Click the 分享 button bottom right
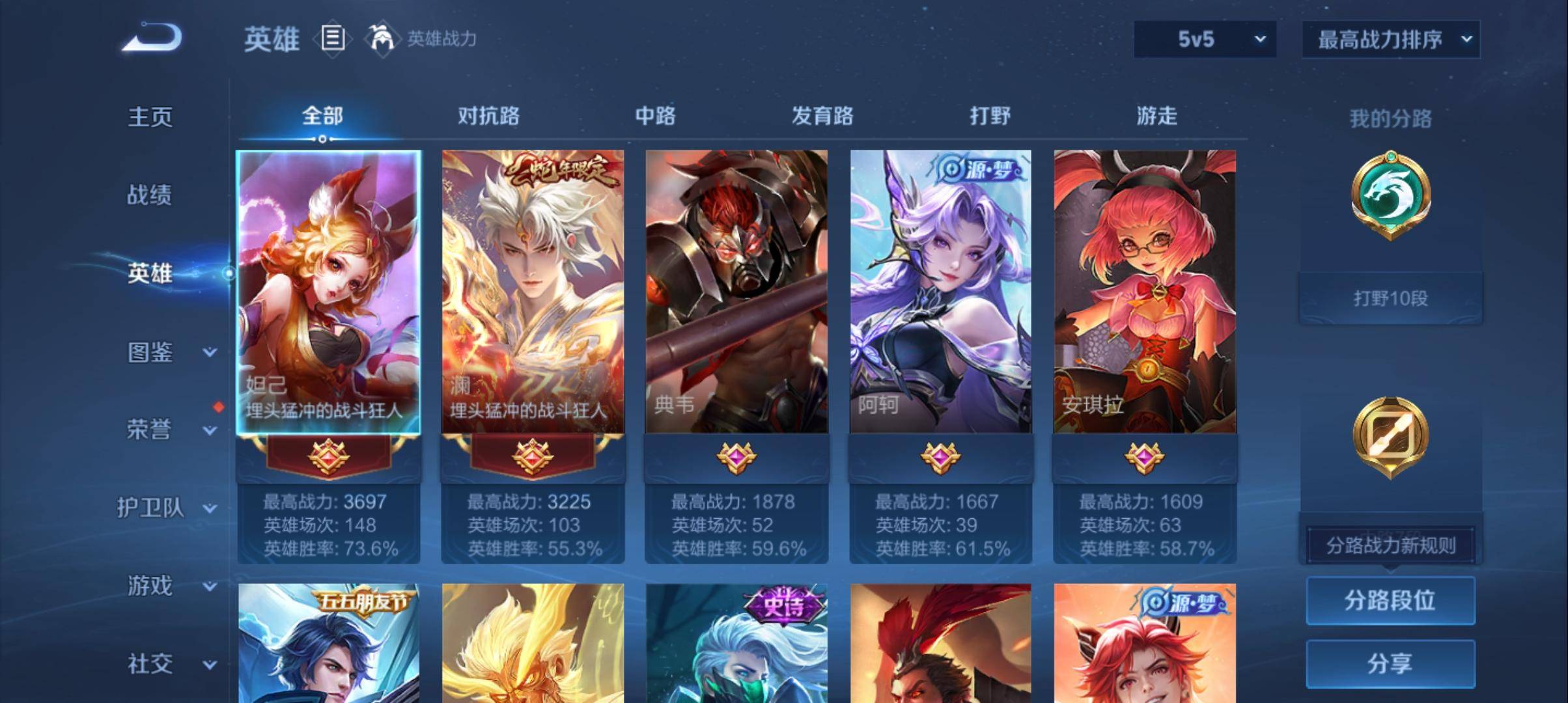 click(x=1391, y=664)
